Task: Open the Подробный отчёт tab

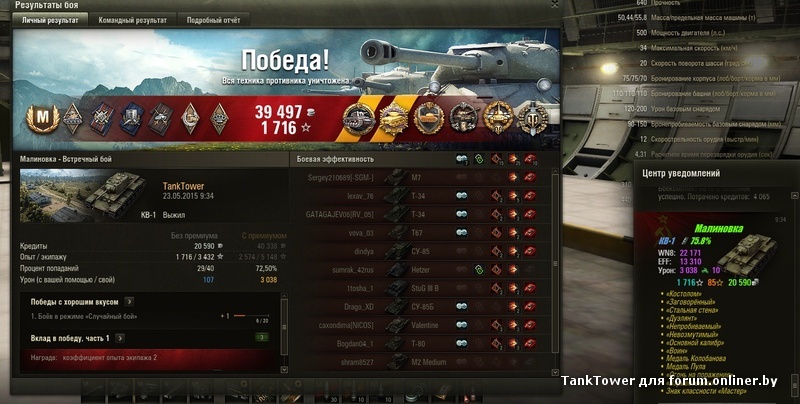Action: [x=216, y=19]
